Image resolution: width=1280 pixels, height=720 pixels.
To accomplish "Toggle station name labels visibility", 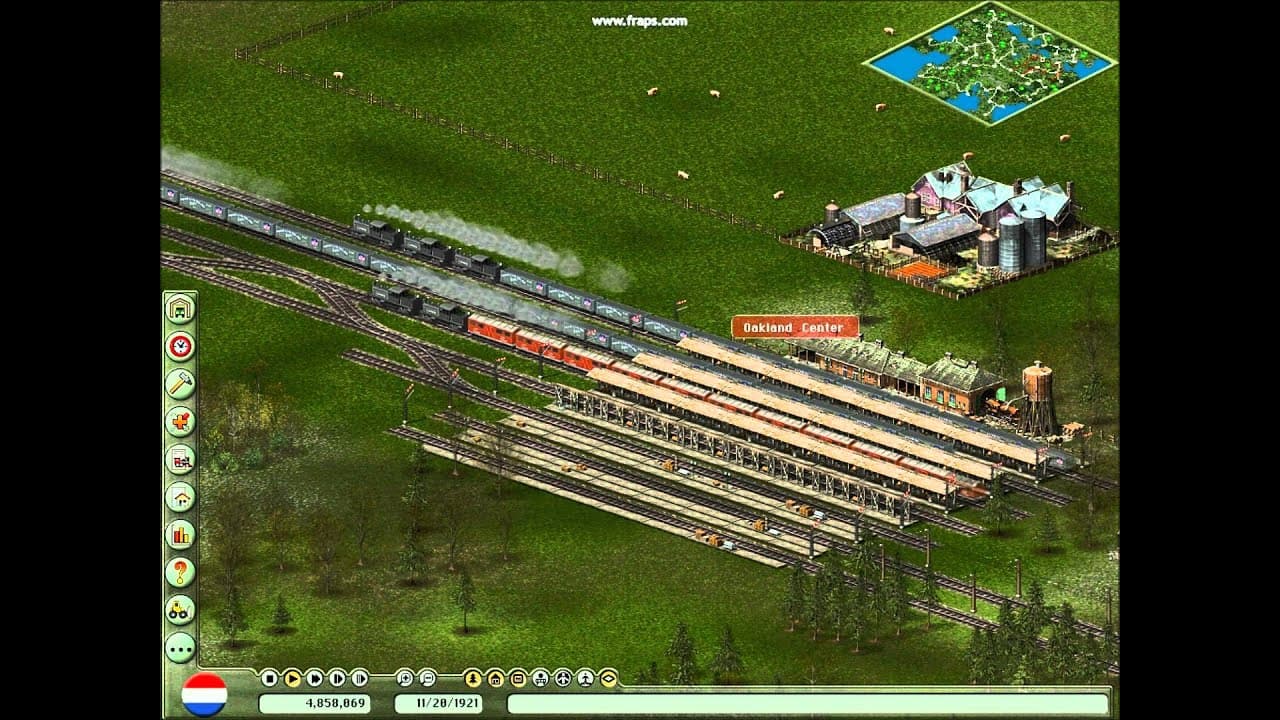I will coord(517,678).
